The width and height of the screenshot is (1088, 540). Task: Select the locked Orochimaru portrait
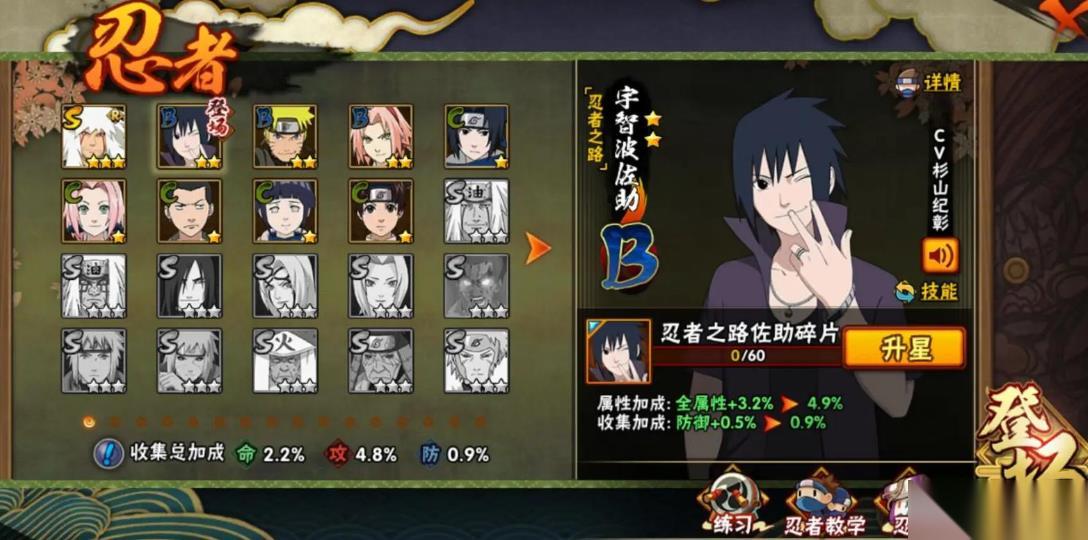pyautogui.click(x=190, y=286)
